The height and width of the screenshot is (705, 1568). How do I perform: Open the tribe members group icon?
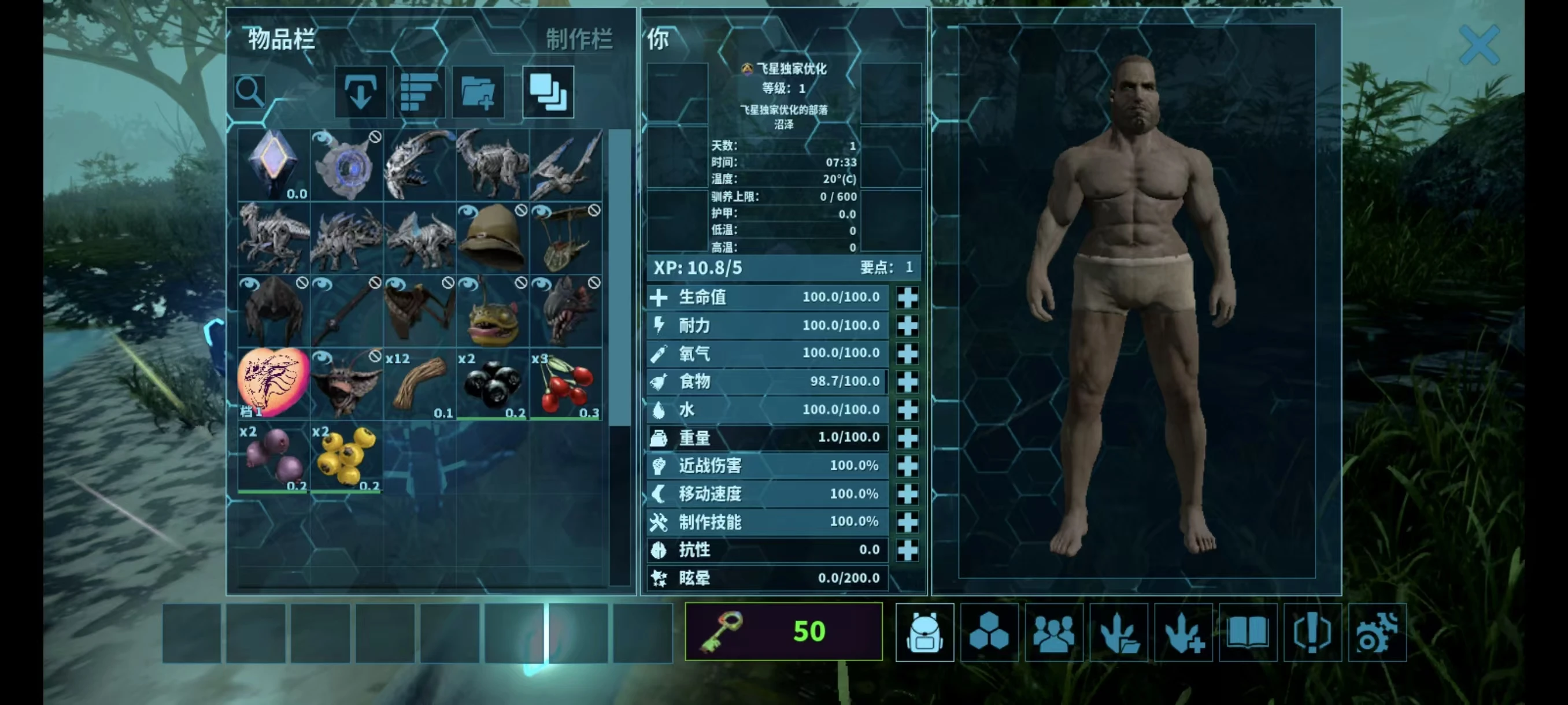[x=1053, y=633]
